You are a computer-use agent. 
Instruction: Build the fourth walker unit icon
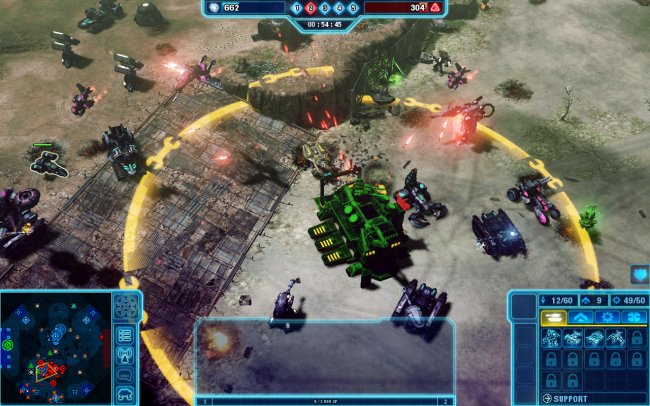(616, 338)
